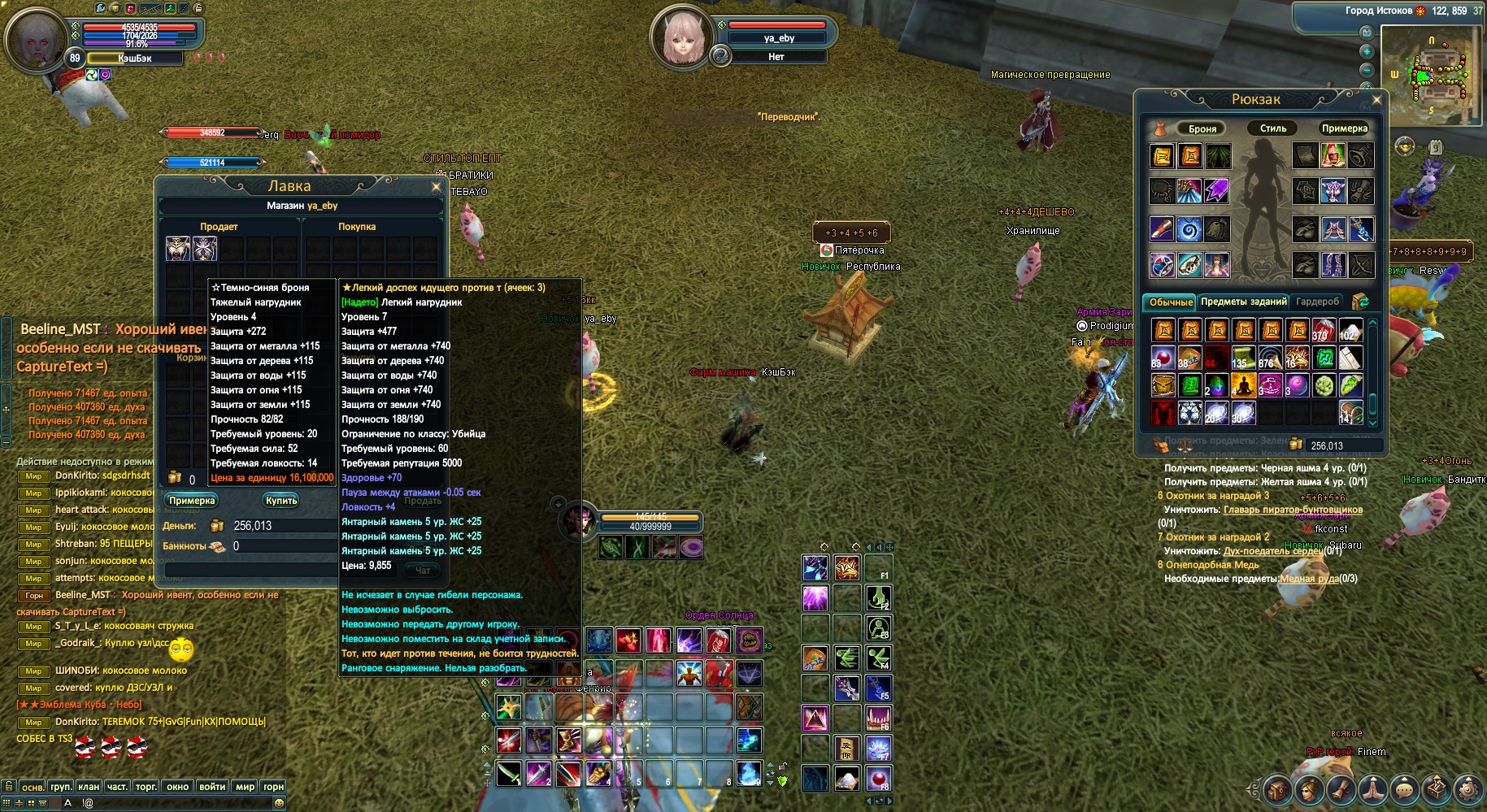The height and width of the screenshot is (812, 1487).
Task: Open the Гардероб inventory tab
Action: pyautogui.click(x=1317, y=302)
